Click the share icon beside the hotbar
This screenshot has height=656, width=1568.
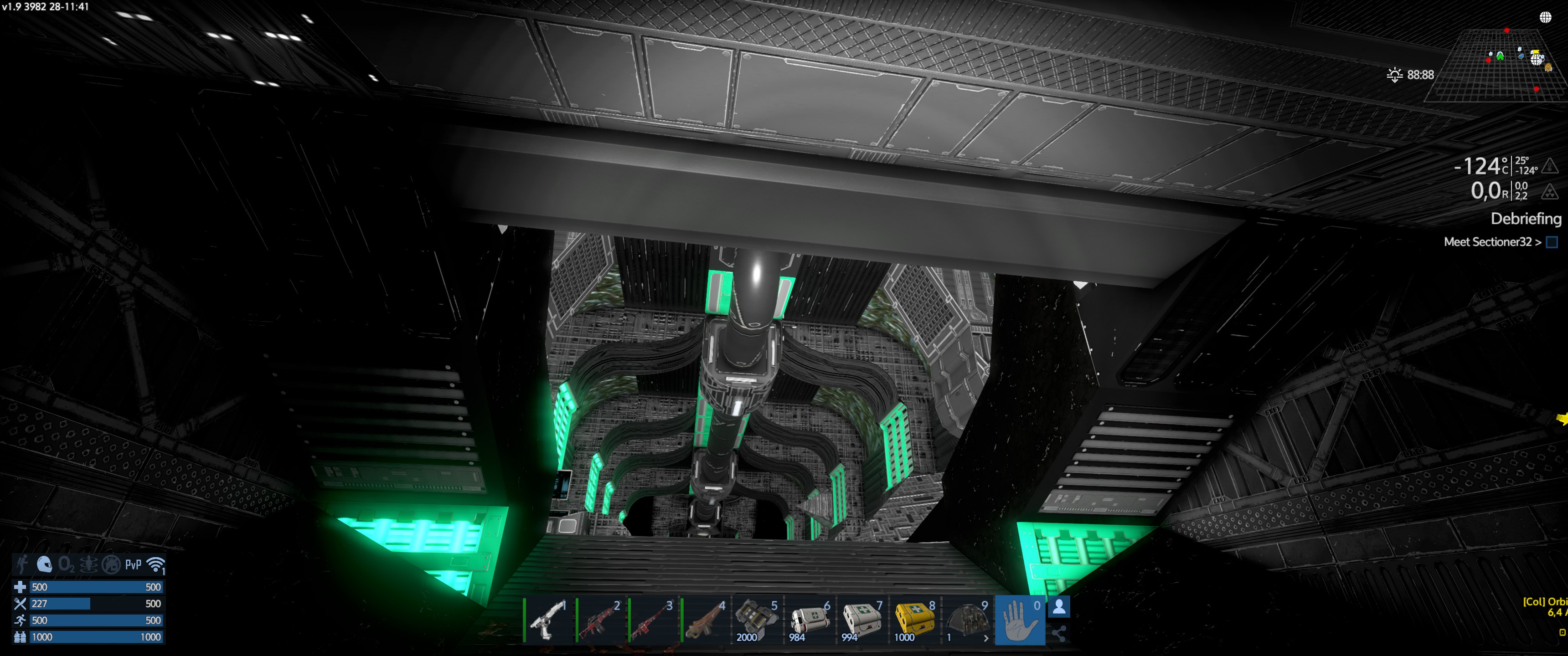(x=1059, y=634)
